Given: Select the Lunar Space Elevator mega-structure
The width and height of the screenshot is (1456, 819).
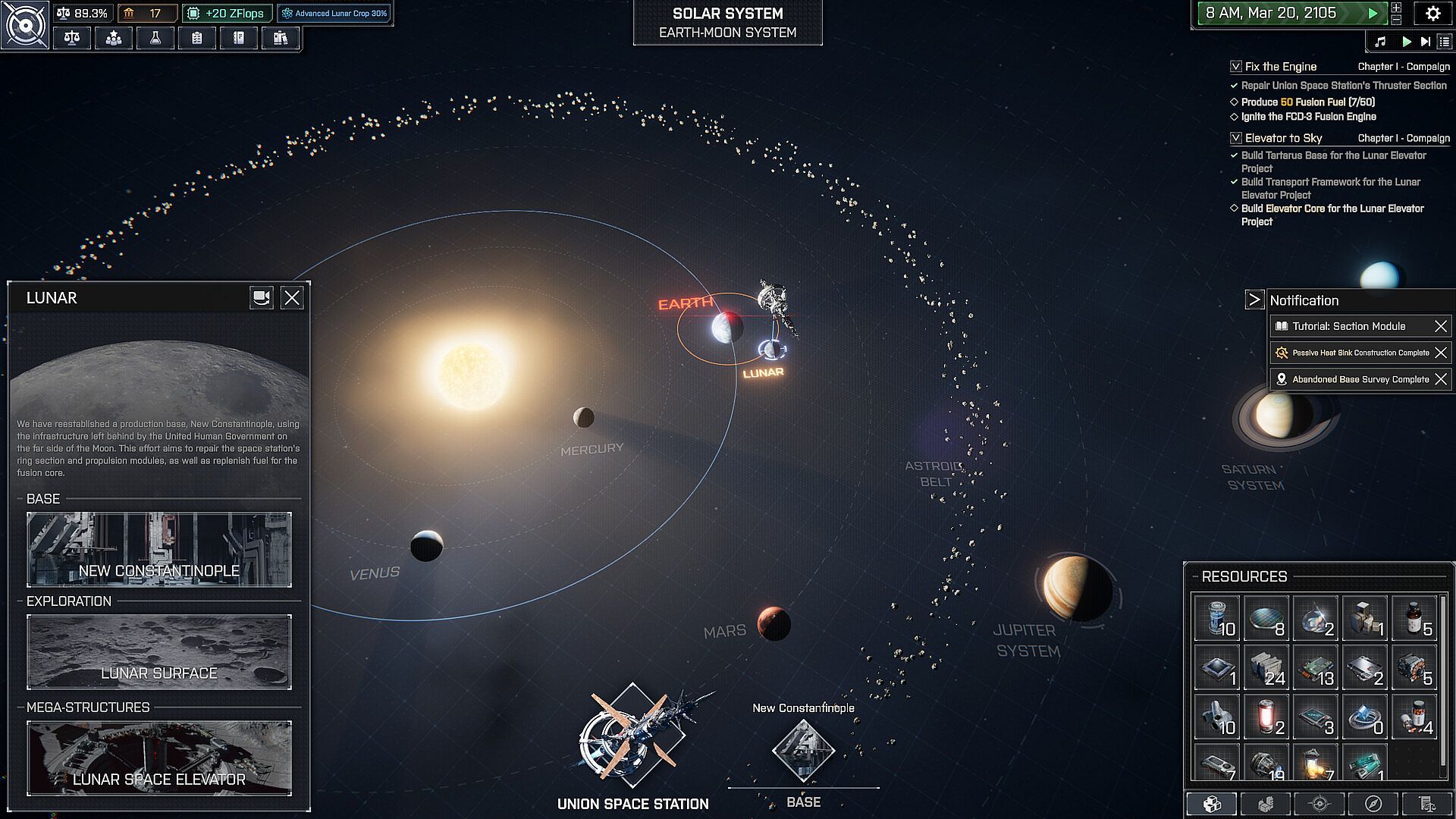Looking at the screenshot, I should tap(159, 758).
